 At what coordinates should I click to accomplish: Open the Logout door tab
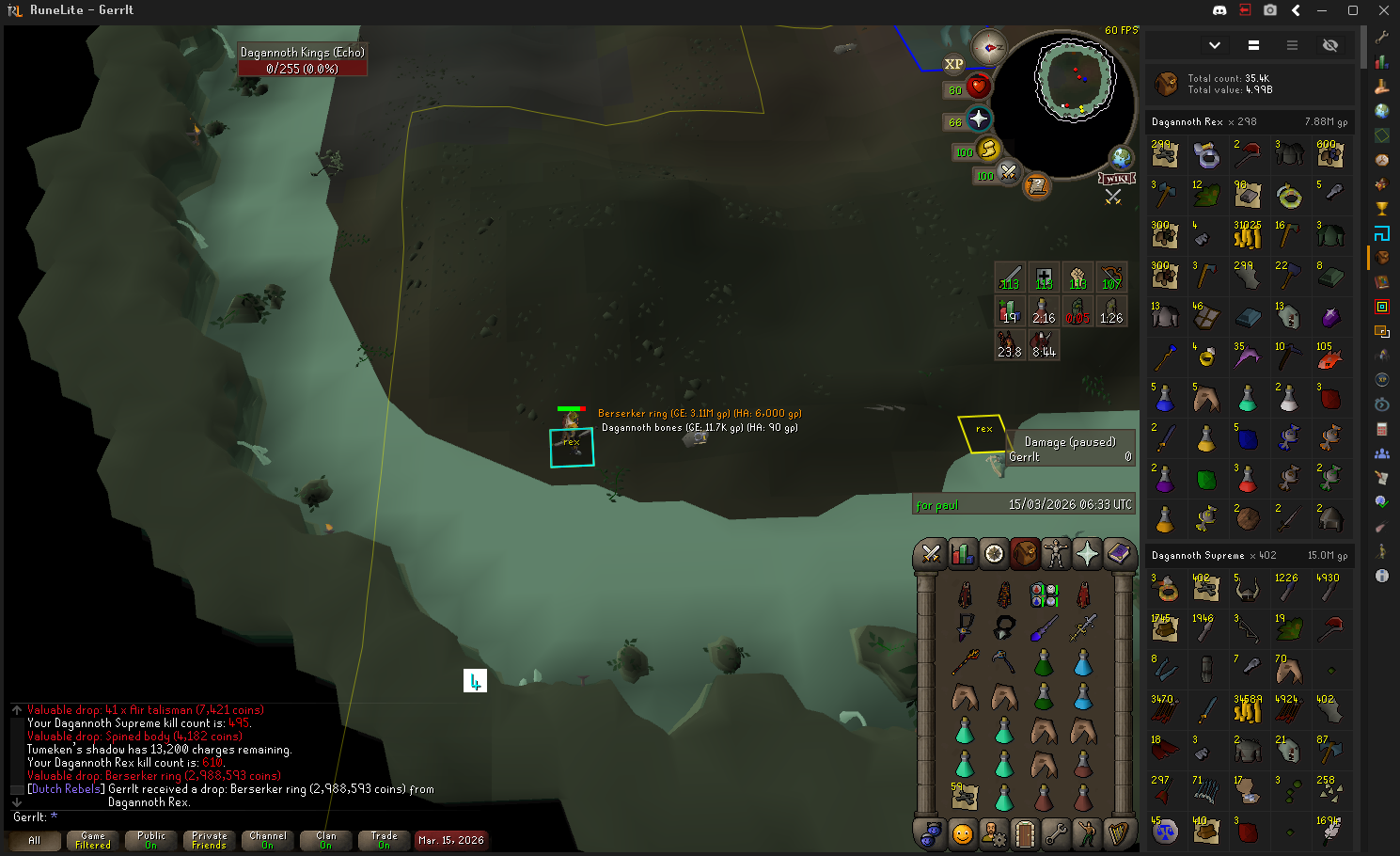1025,833
